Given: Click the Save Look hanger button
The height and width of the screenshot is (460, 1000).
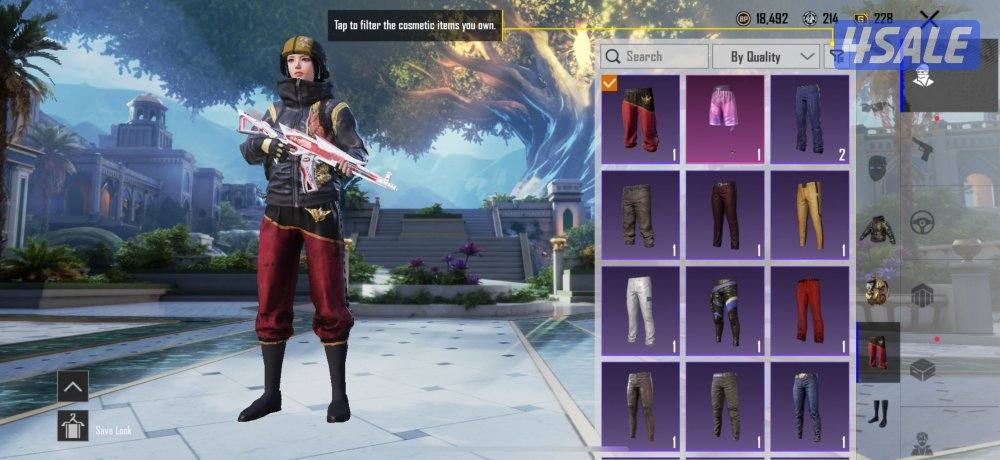Looking at the screenshot, I should [x=72, y=426].
